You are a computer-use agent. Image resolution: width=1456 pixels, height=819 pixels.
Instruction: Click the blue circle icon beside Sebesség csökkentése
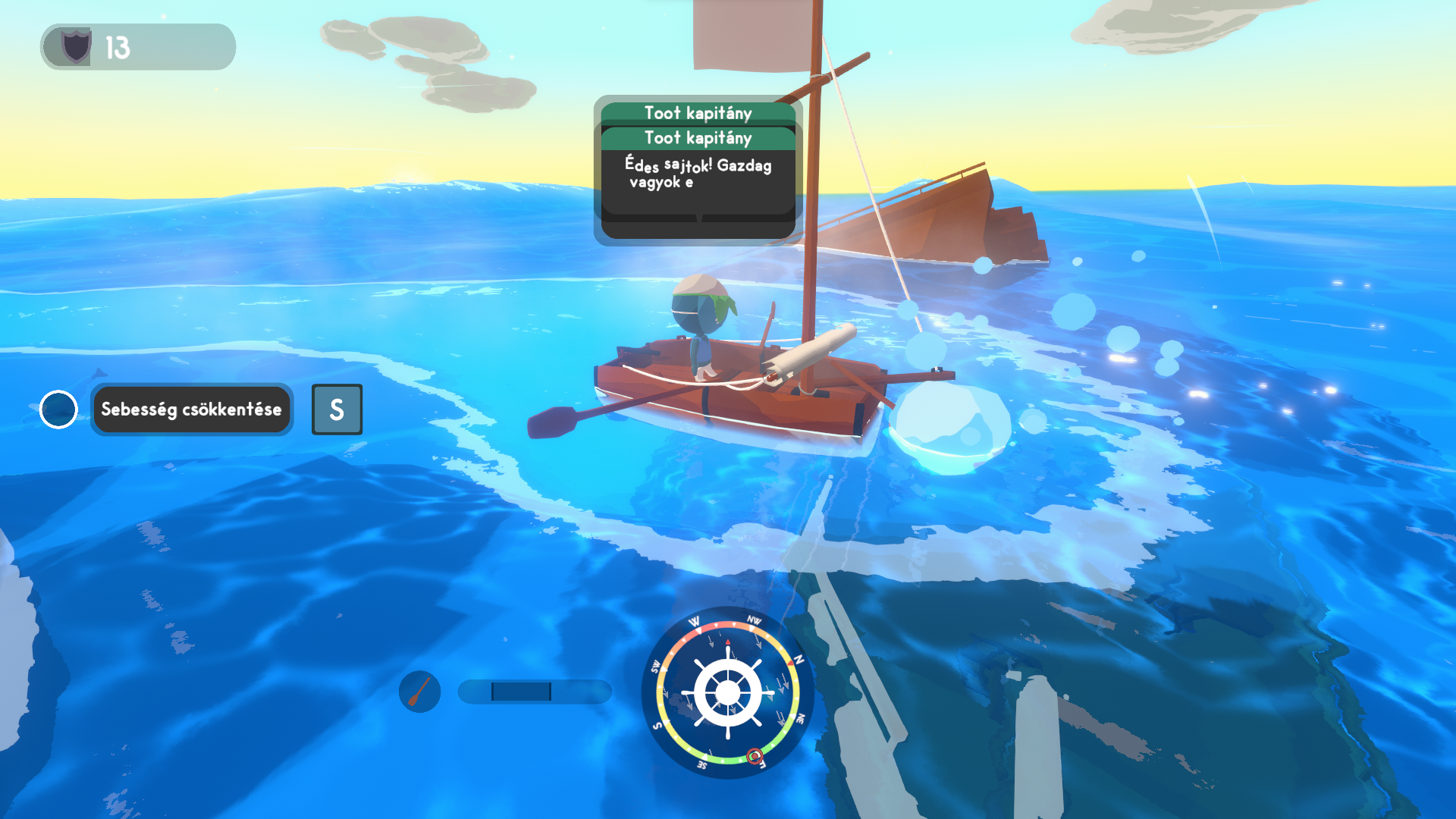click(58, 409)
